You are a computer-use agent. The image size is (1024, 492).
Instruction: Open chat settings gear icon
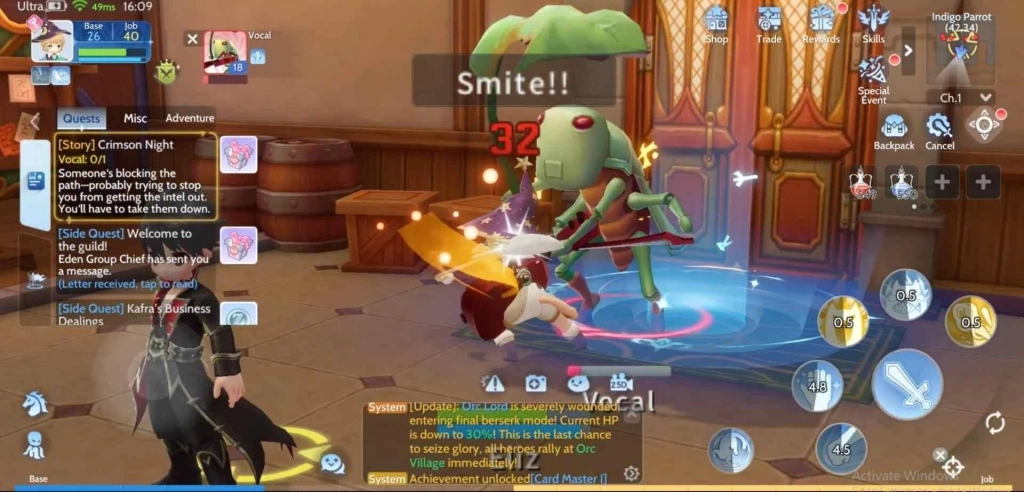pyautogui.click(x=631, y=473)
